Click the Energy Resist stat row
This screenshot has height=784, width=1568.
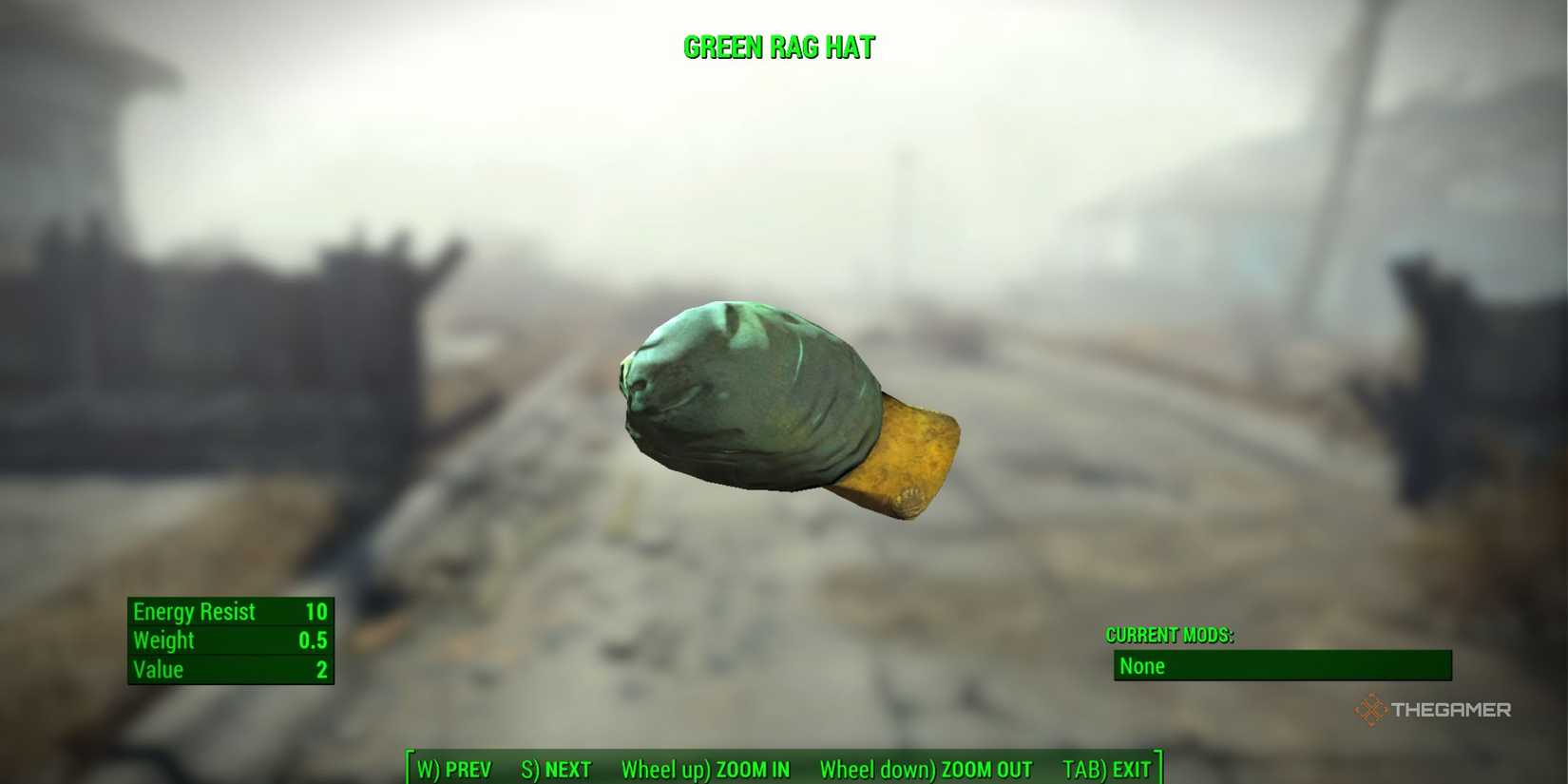click(195, 611)
